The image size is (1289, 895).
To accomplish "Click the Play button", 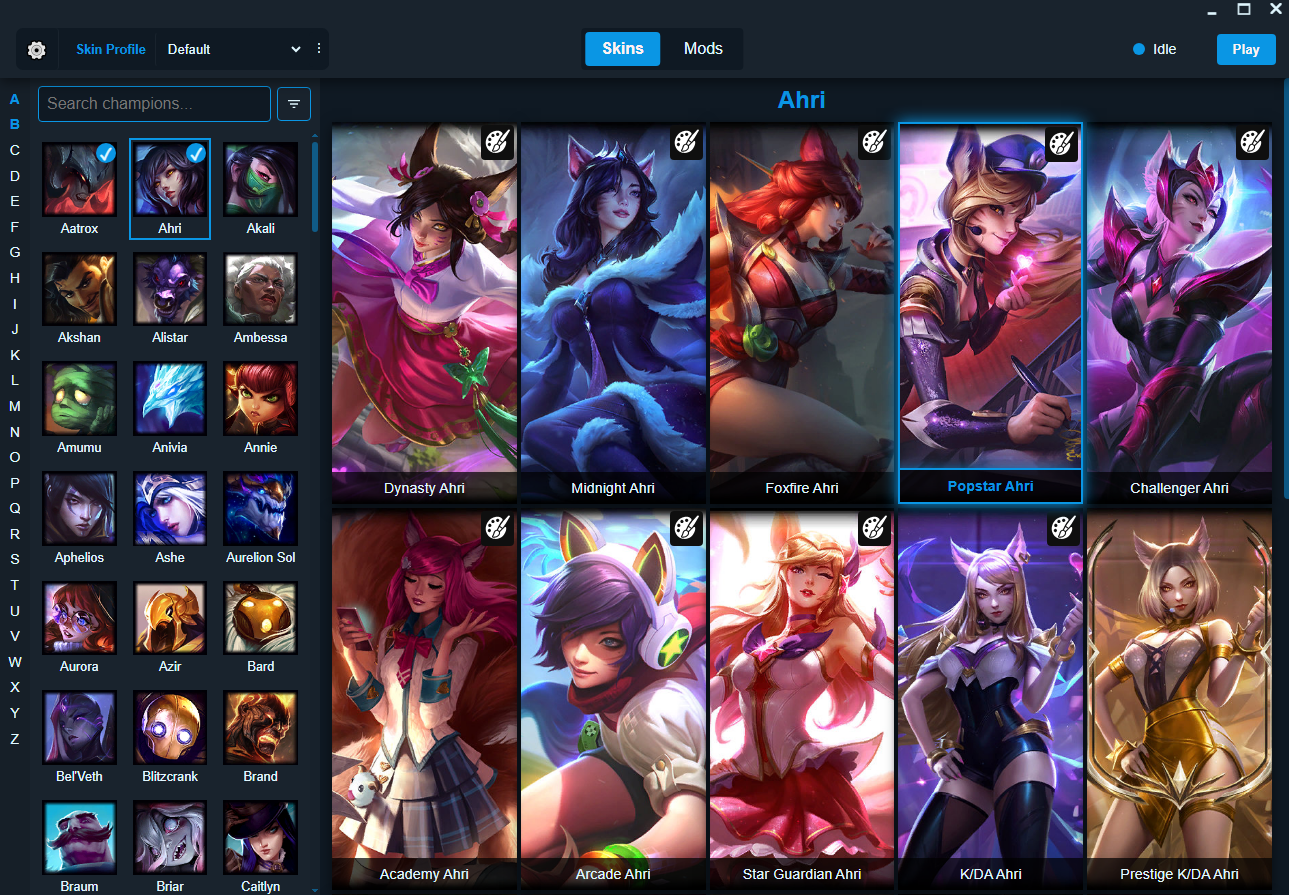I will (1245, 49).
